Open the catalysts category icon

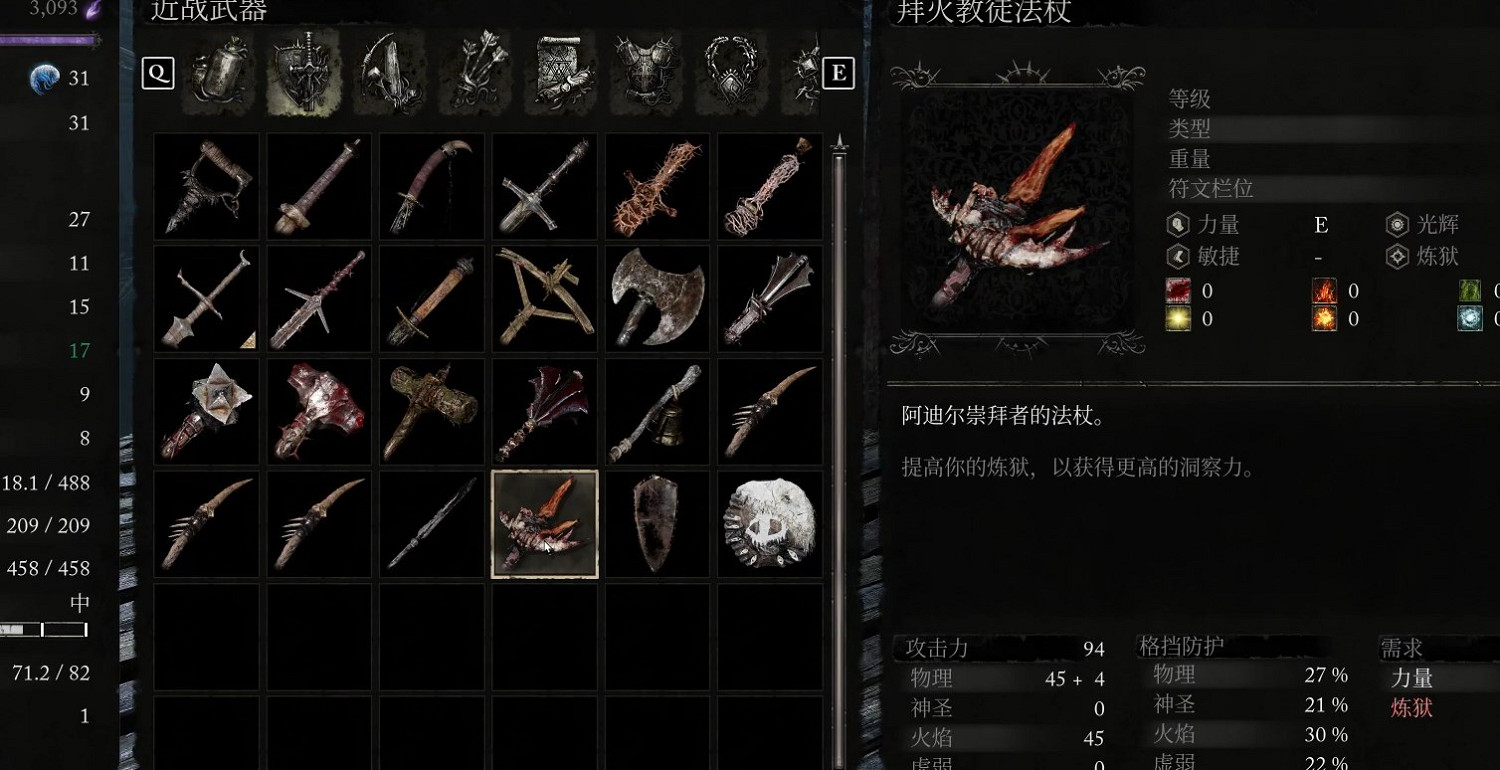(x=389, y=72)
